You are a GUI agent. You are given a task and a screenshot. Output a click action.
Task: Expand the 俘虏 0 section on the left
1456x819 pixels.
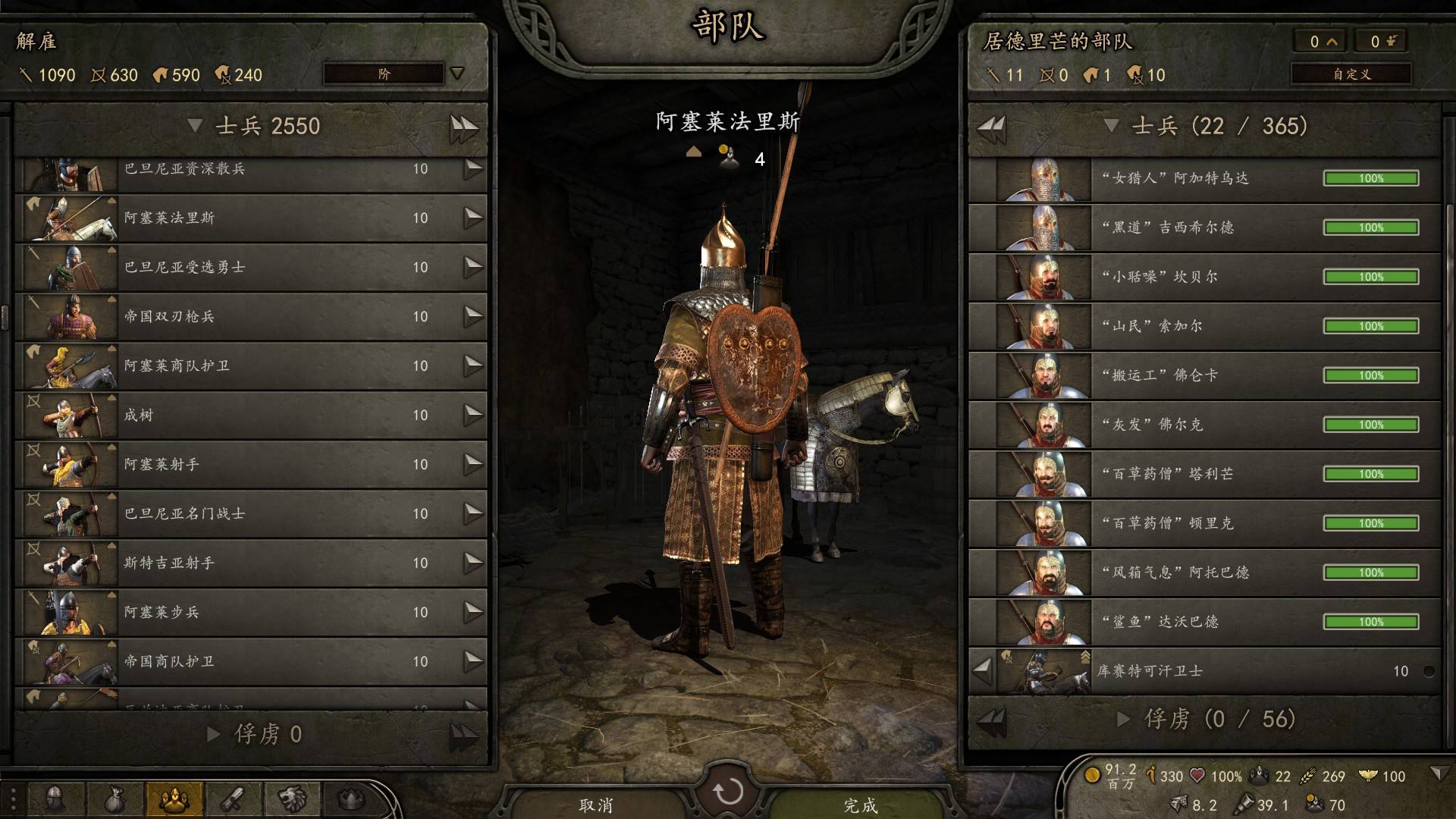(x=215, y=734)
